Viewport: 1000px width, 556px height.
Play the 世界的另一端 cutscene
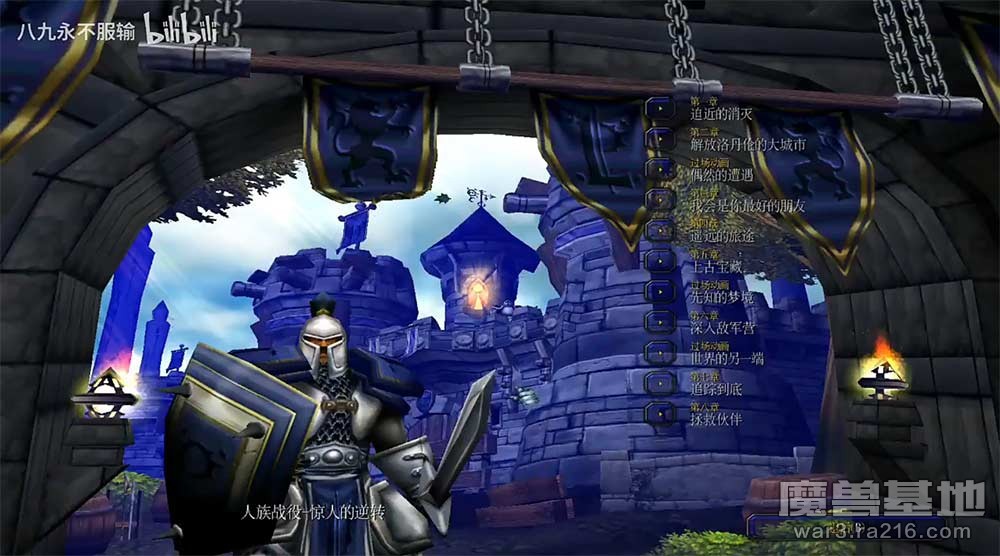(x=658, y=352)
